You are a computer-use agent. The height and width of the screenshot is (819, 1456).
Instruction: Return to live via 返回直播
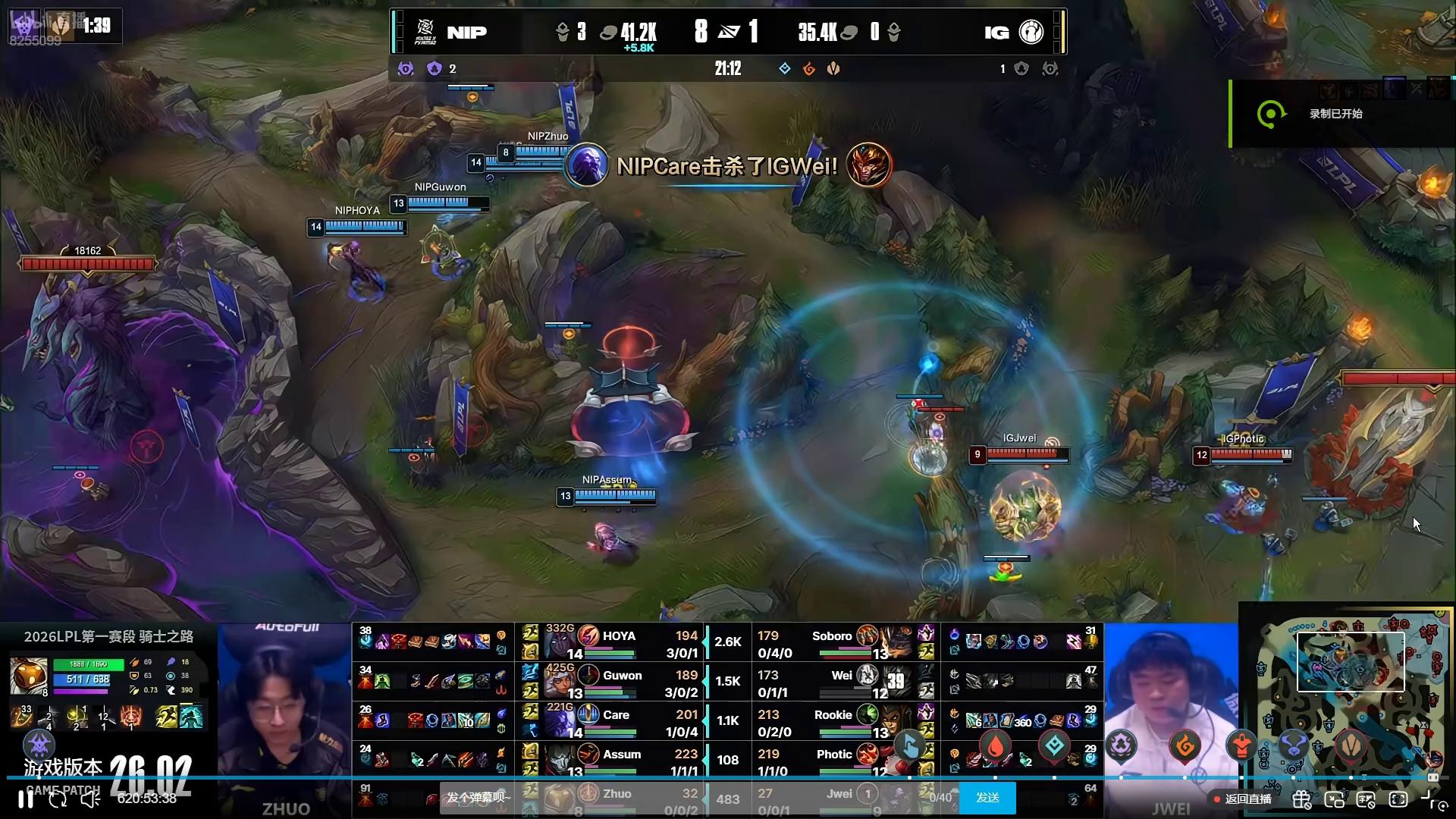[x=1243, y=799]
